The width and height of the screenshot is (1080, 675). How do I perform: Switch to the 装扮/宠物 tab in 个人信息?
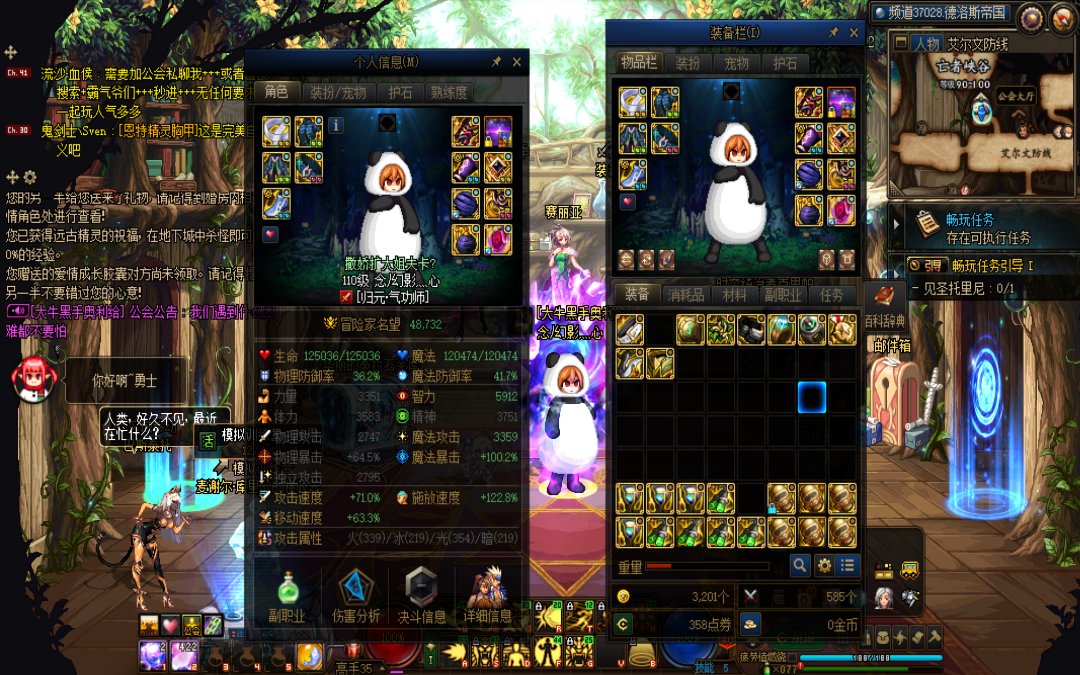[x=336, y=92]
